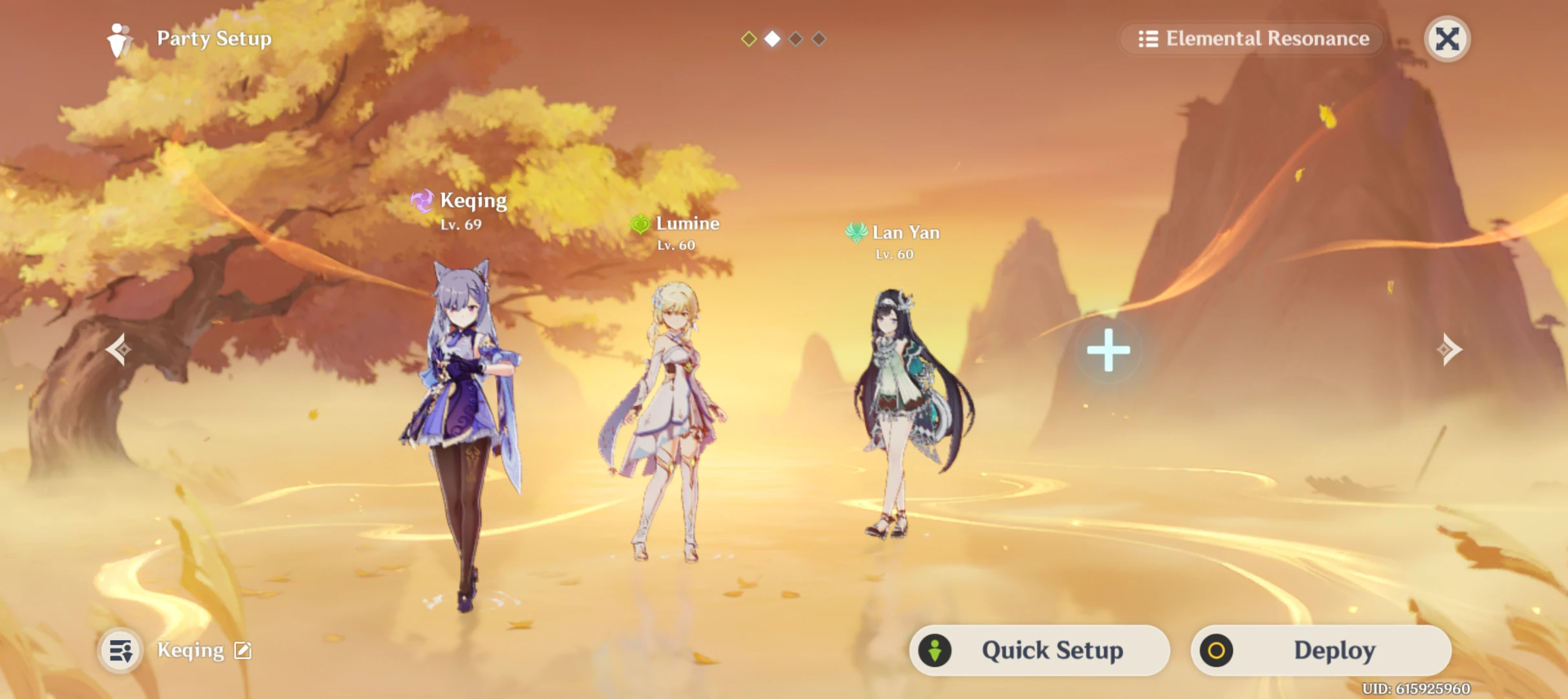The height and width of the screenshot is (699, 1568).
Task: Expand the previous party with the left arrow
Action: coord(119,349)
